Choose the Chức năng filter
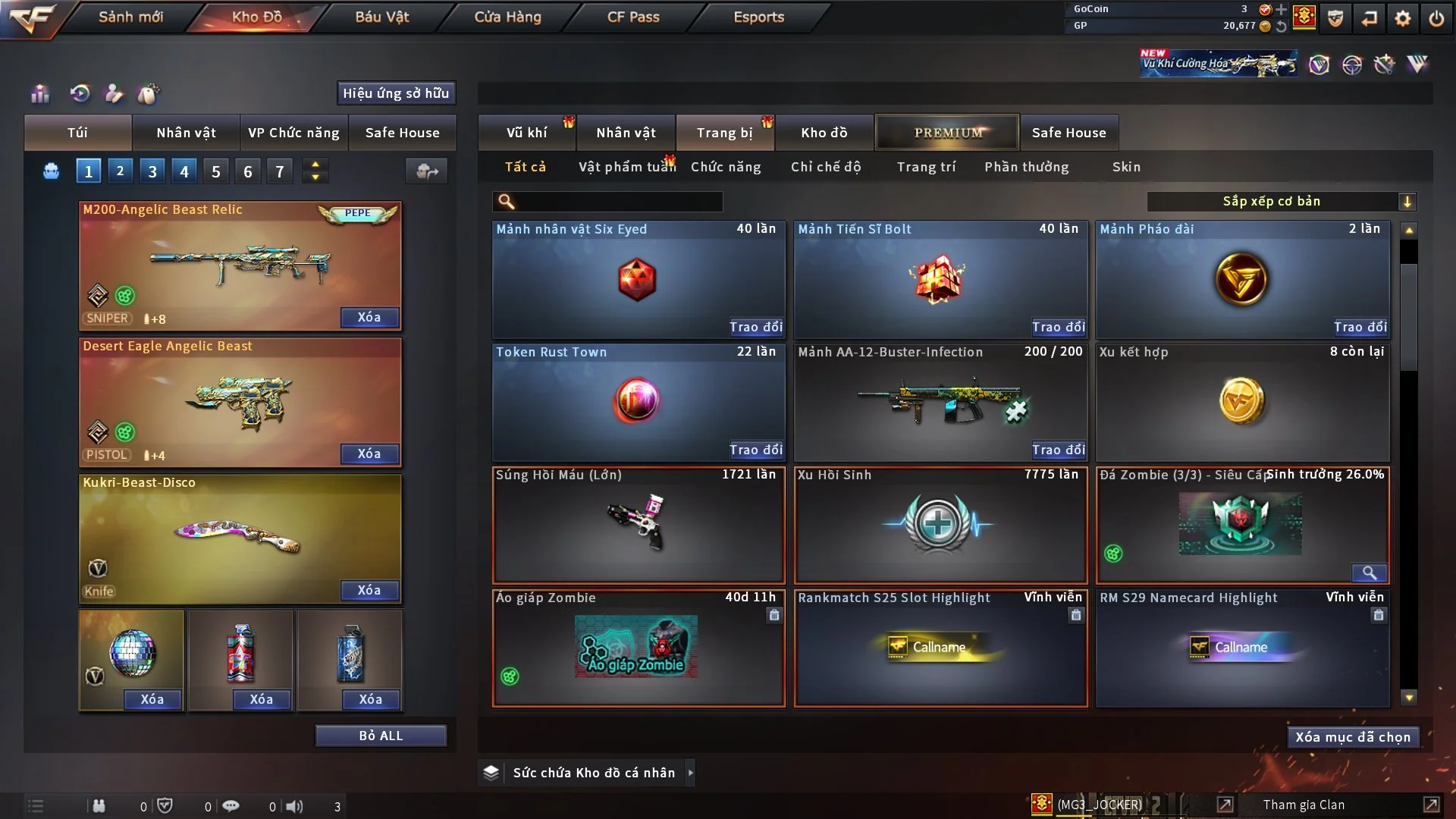Screen dimensions: 1456x819 coord(726,167)
